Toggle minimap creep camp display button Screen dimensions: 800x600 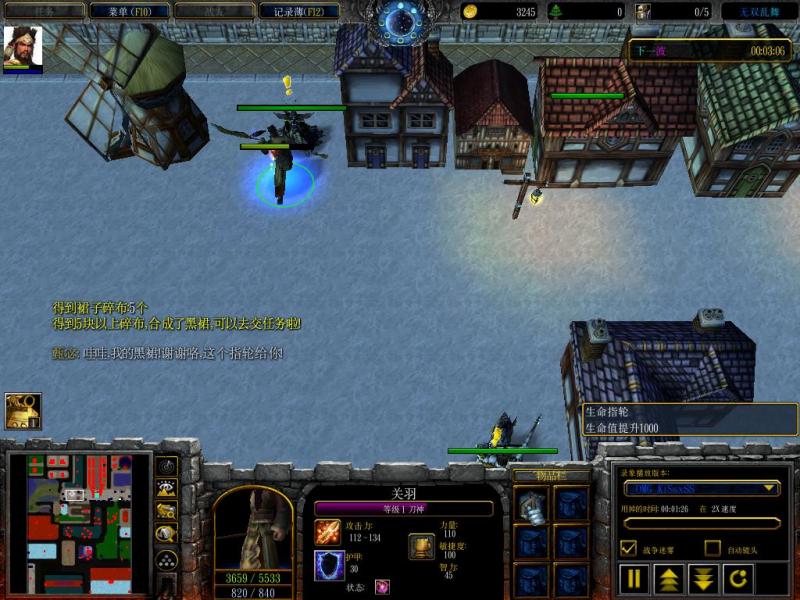[167, 535]
